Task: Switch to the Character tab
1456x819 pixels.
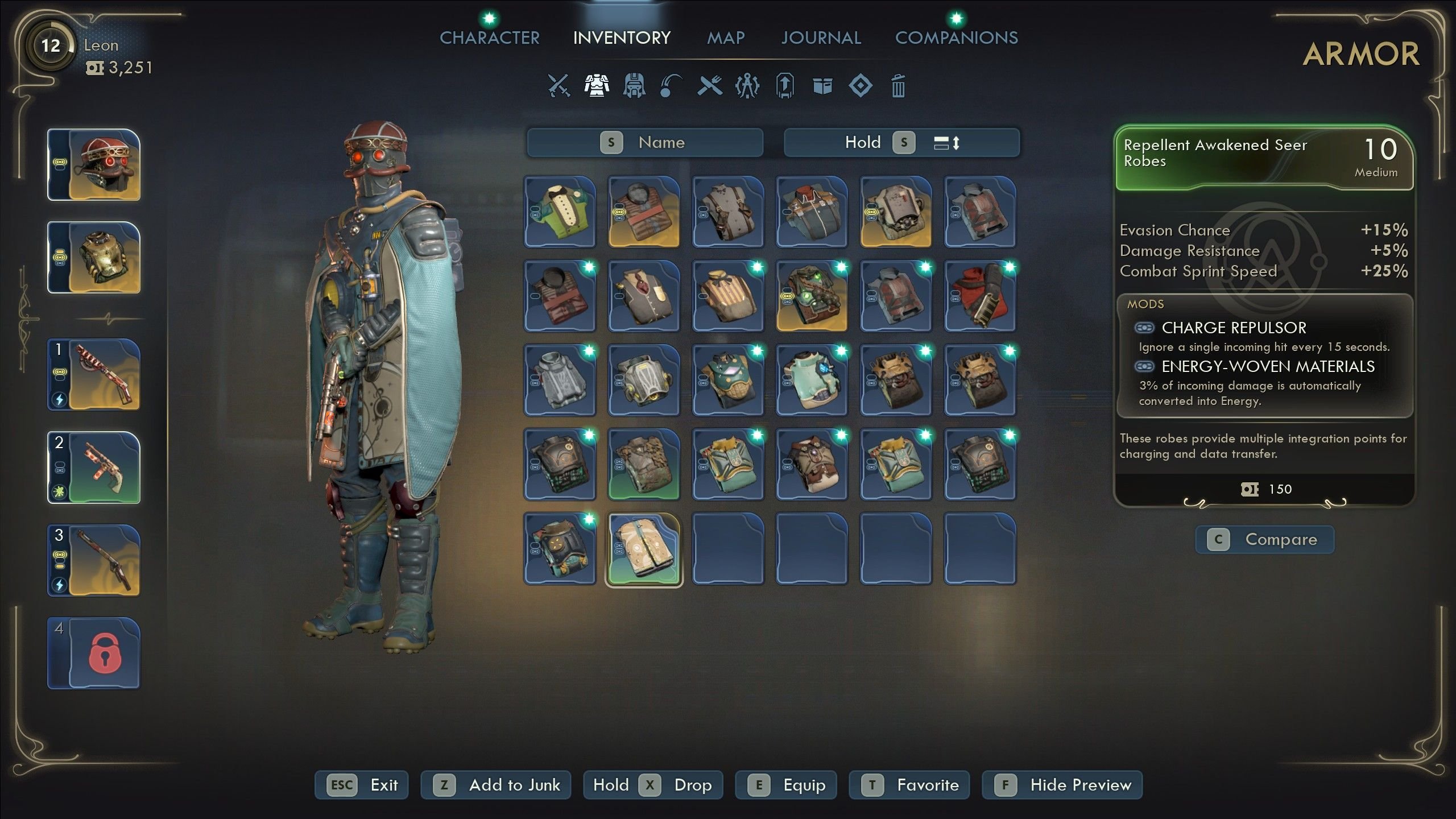Action: [x=489, y=38]
